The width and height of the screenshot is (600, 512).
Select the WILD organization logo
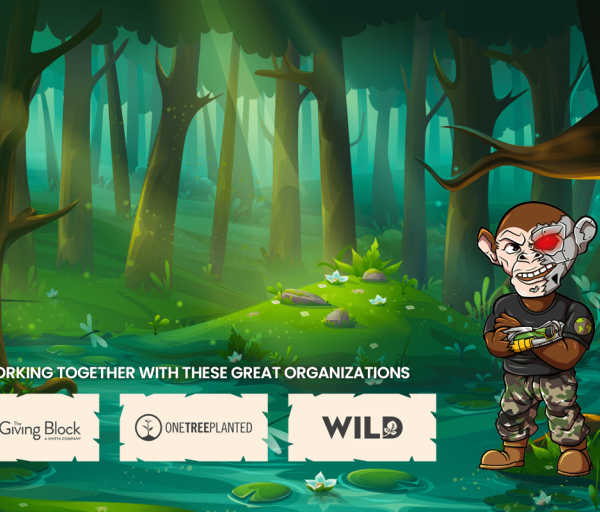[362, 427]
